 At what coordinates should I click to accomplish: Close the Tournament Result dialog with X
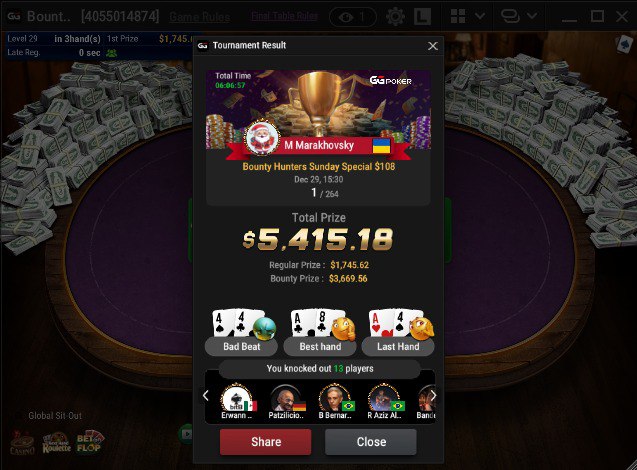[432, 46]
